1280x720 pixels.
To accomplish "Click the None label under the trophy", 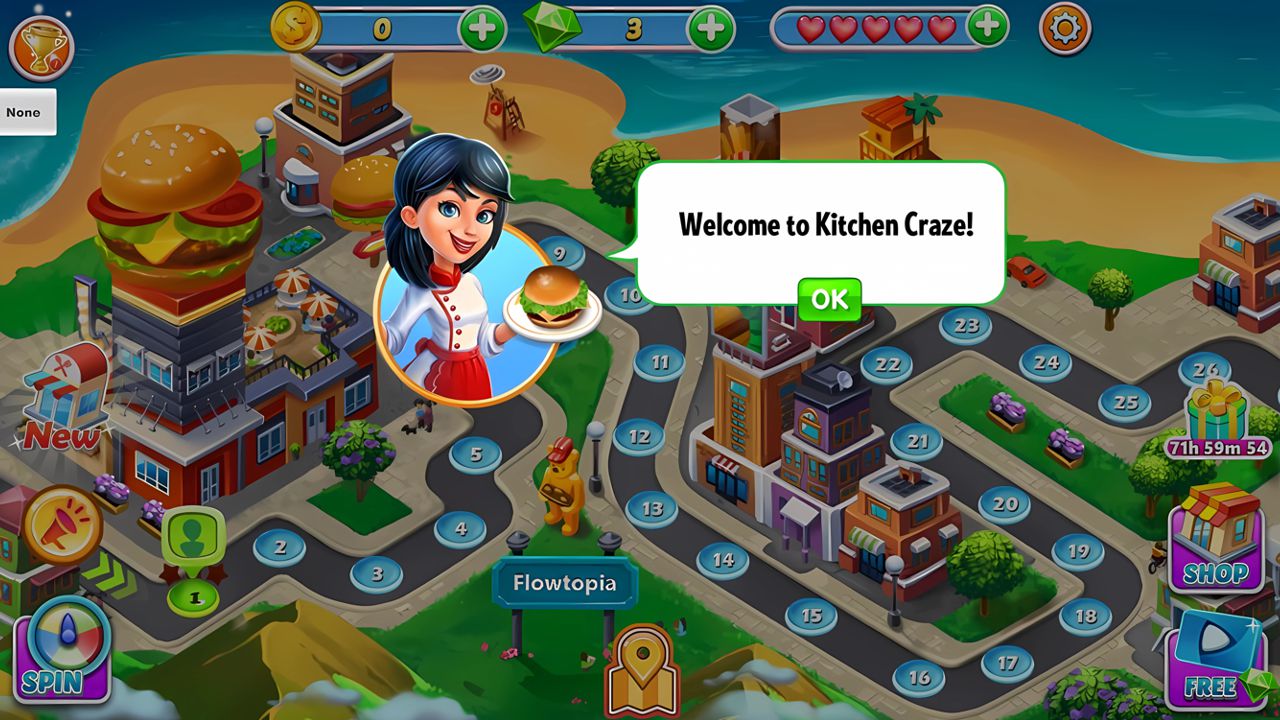I will 25,113.
